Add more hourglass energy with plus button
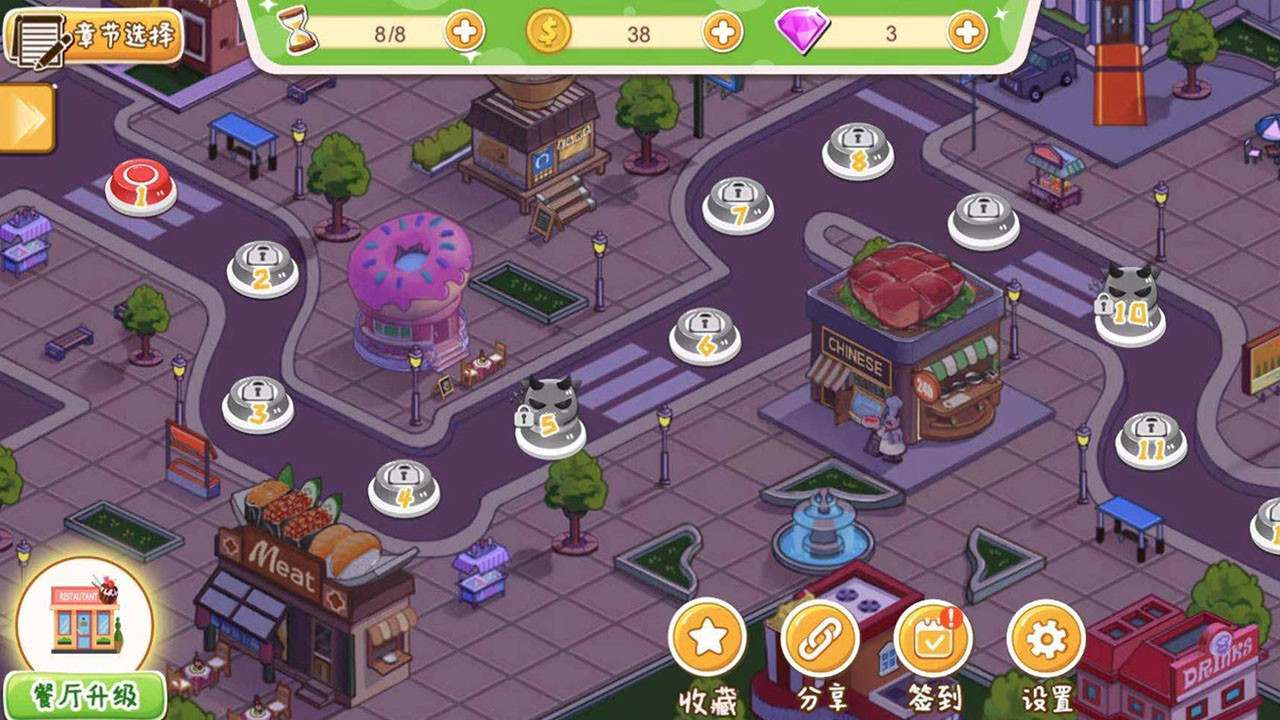 pos(465,33)
